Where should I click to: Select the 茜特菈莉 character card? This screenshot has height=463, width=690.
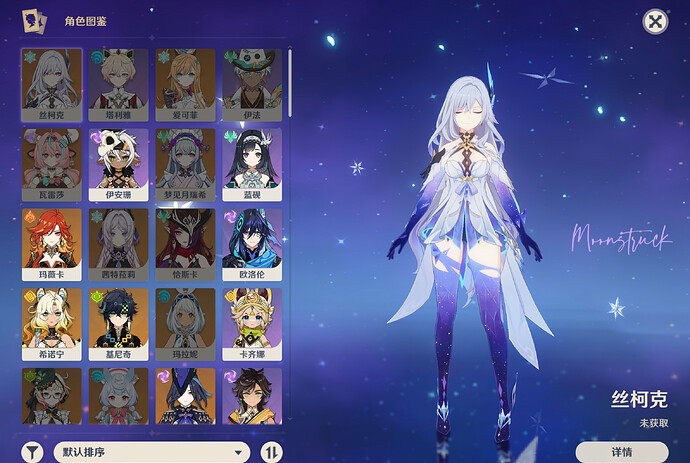[118, 243]
